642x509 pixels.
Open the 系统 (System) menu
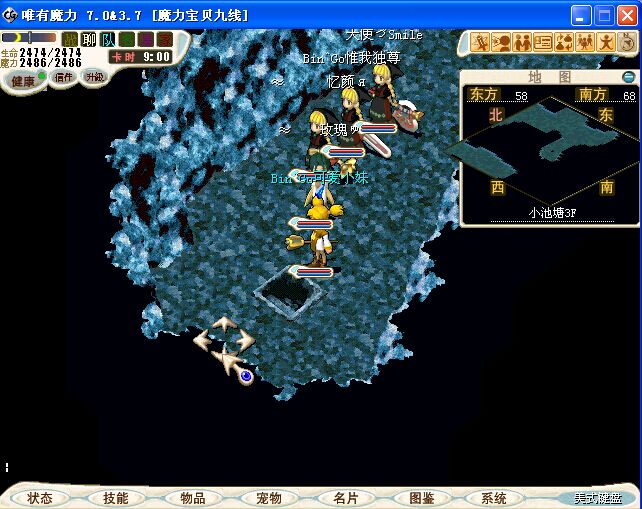(494, 497)
